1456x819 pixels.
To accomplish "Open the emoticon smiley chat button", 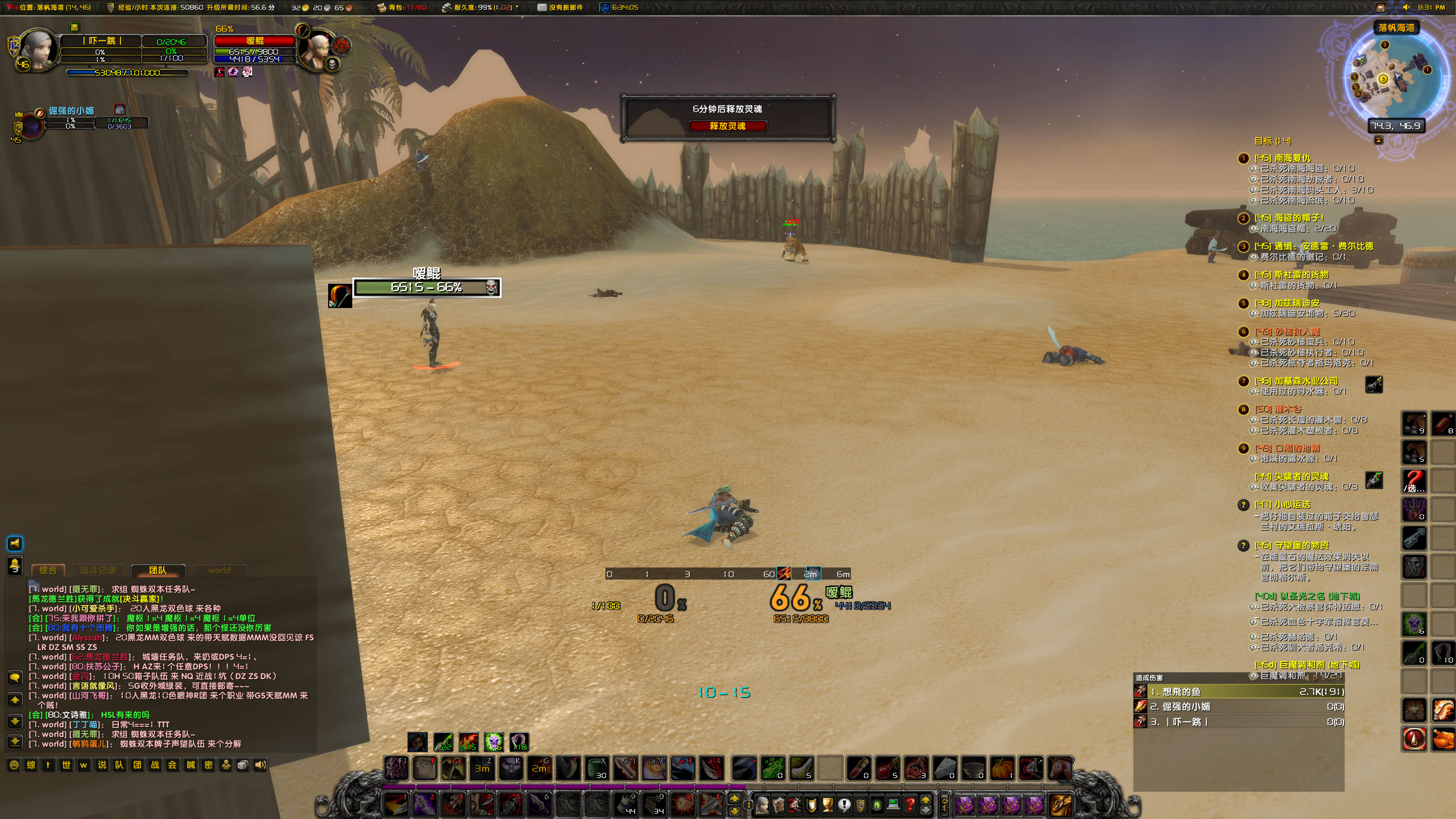I will pyautogui.click(x=14, y=765).
